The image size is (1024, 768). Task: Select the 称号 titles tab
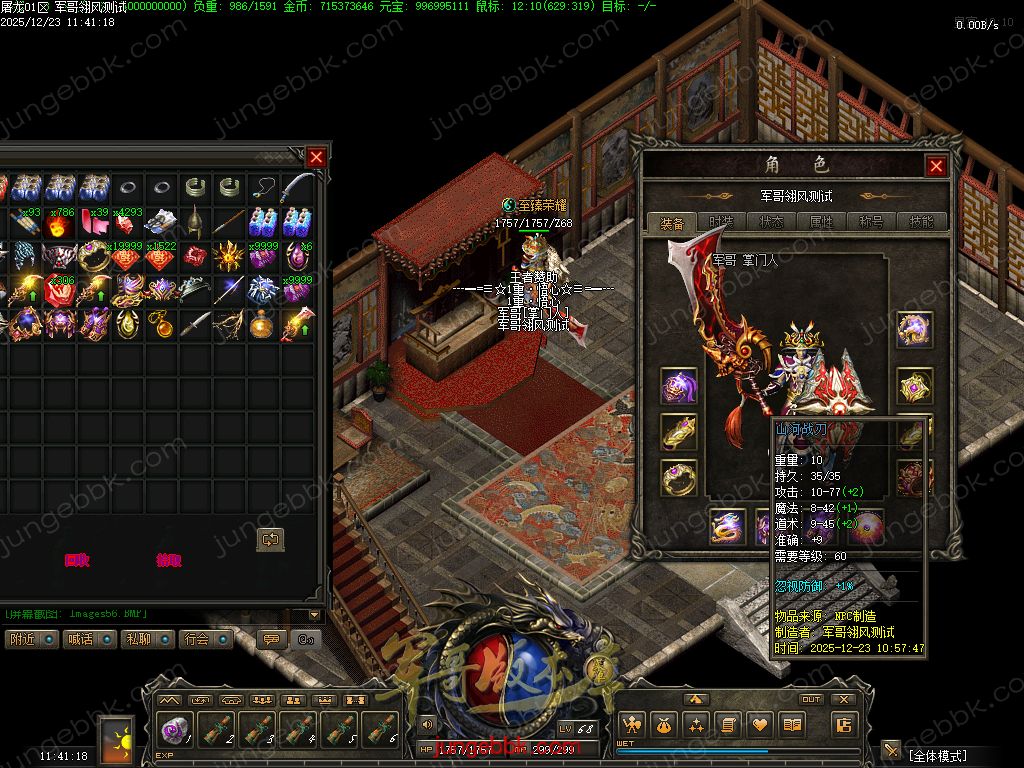pyautogui.click(x=871, y=222)
